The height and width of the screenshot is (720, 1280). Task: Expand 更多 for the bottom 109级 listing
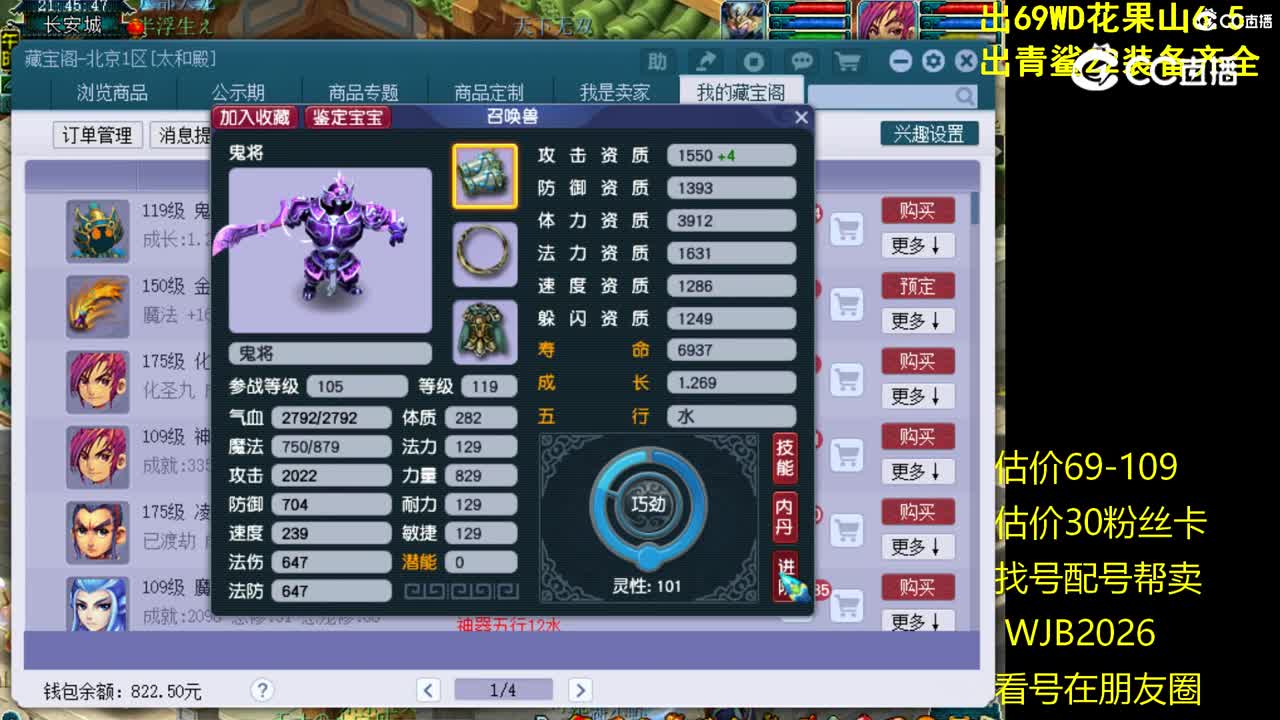click(x=916, y=622)
